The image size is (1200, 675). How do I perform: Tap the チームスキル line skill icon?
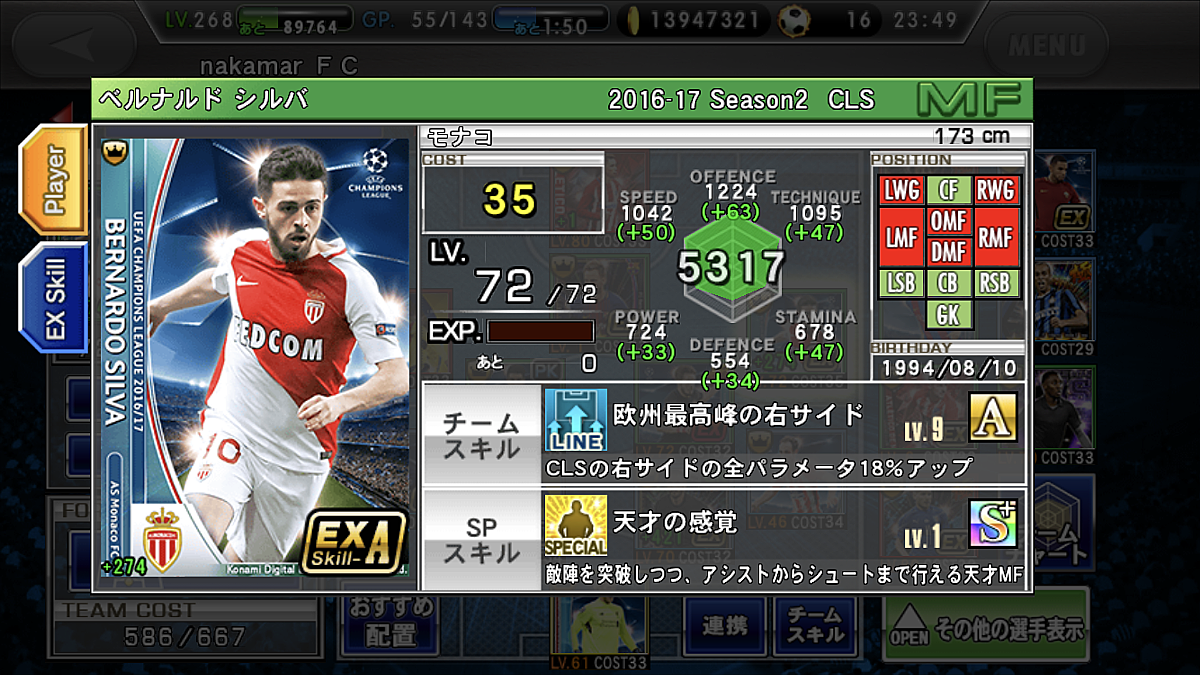tap(575, 420)
